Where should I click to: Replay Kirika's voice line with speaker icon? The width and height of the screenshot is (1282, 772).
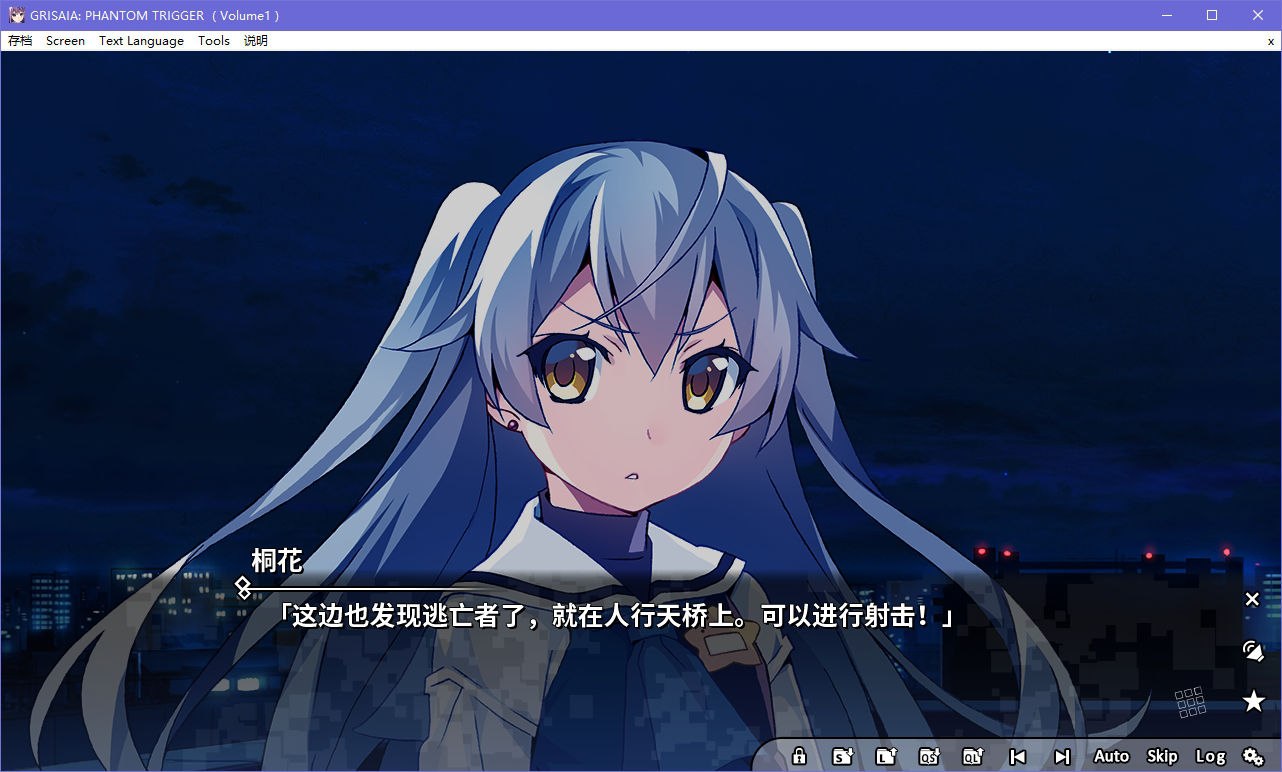tap(1253, 650)
